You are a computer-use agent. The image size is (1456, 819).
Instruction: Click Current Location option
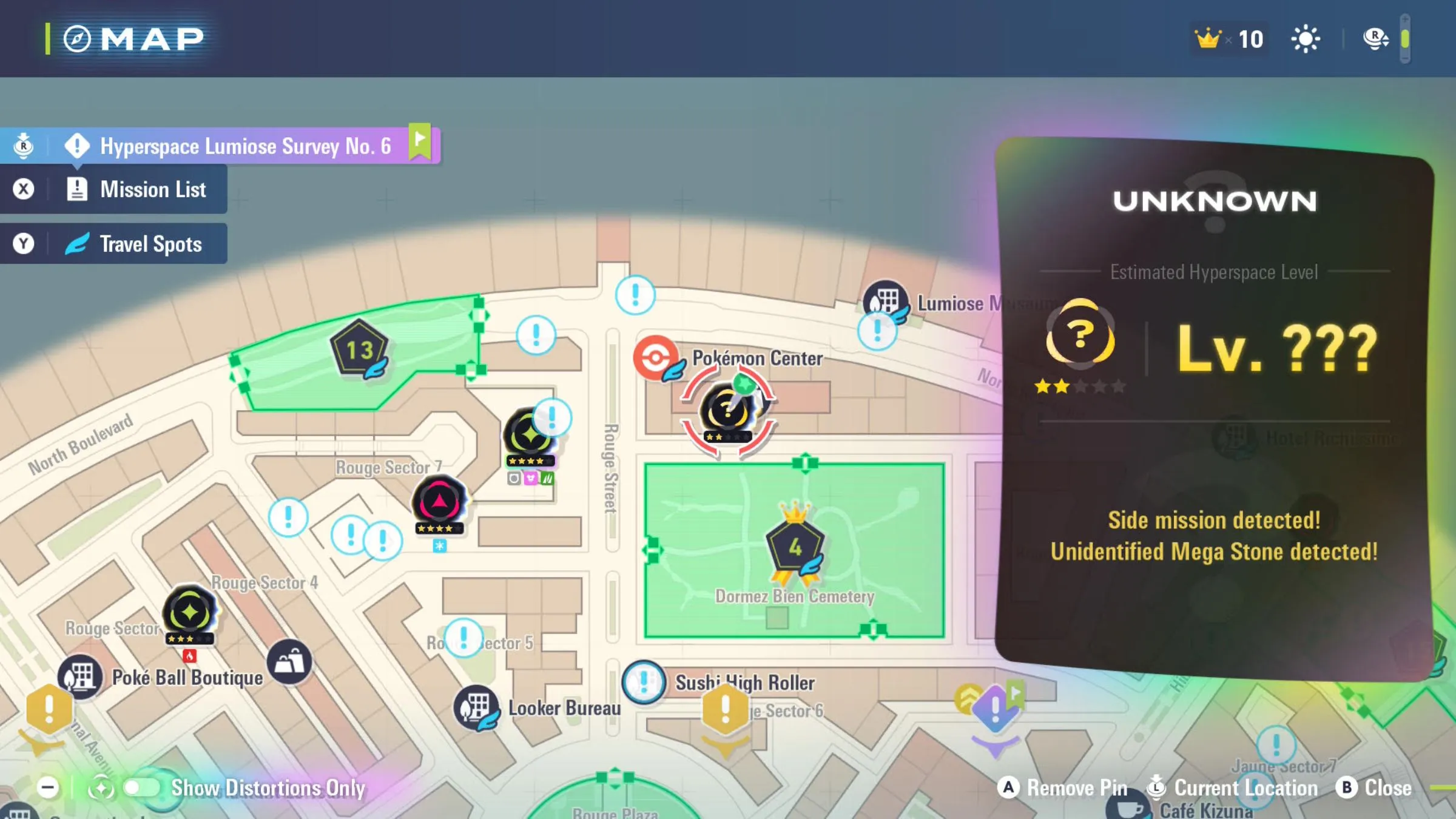1233,787
